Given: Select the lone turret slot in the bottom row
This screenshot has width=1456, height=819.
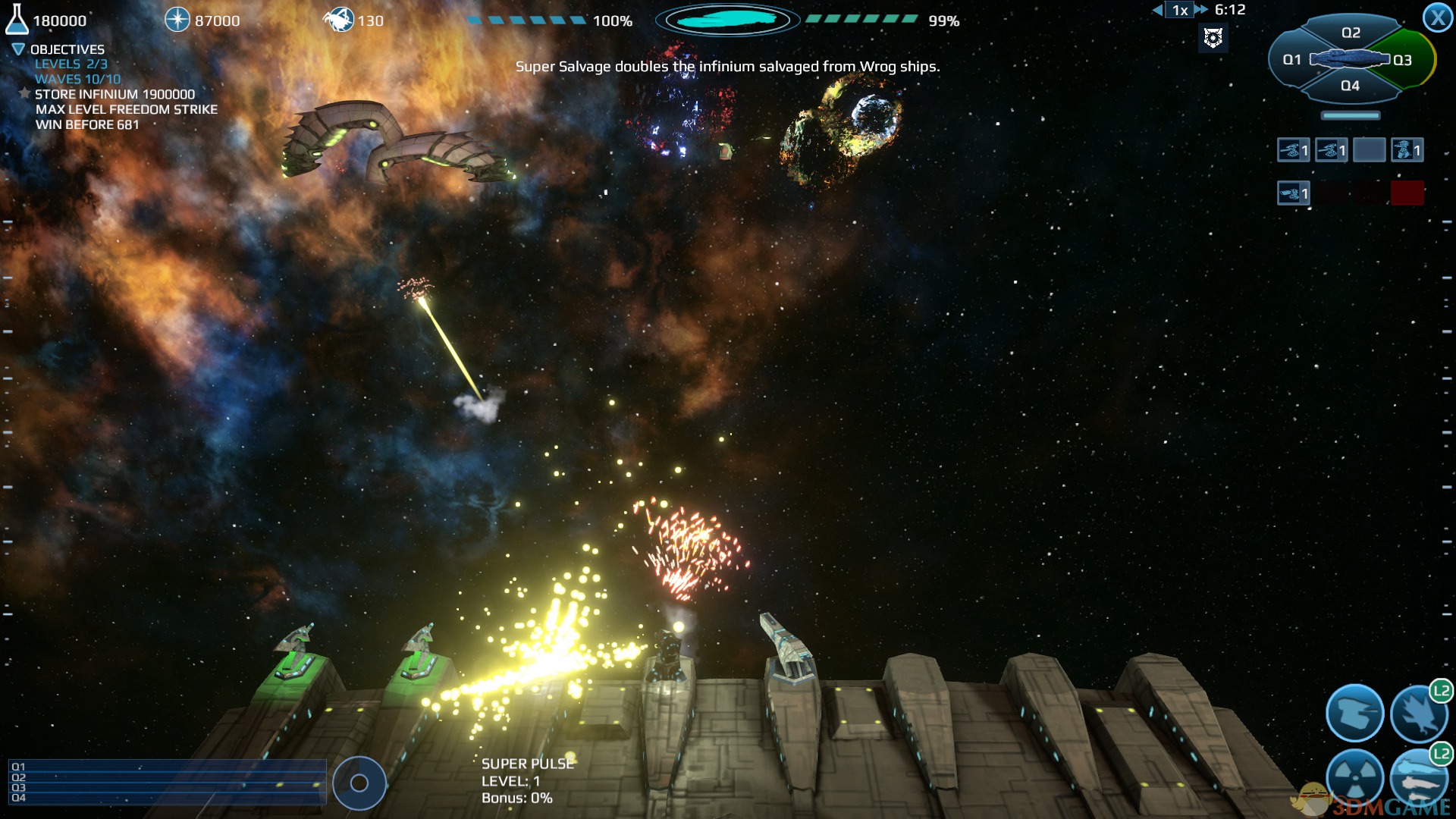Looking at the screenshot, I should point(1293,193).
